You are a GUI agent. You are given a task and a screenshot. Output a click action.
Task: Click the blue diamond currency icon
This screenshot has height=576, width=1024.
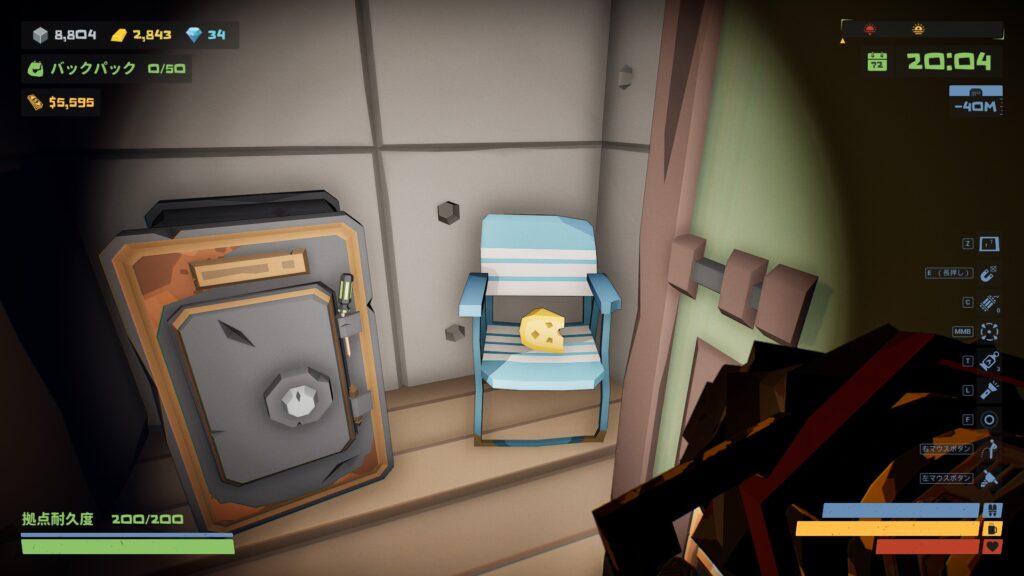(x=190, y=35)
